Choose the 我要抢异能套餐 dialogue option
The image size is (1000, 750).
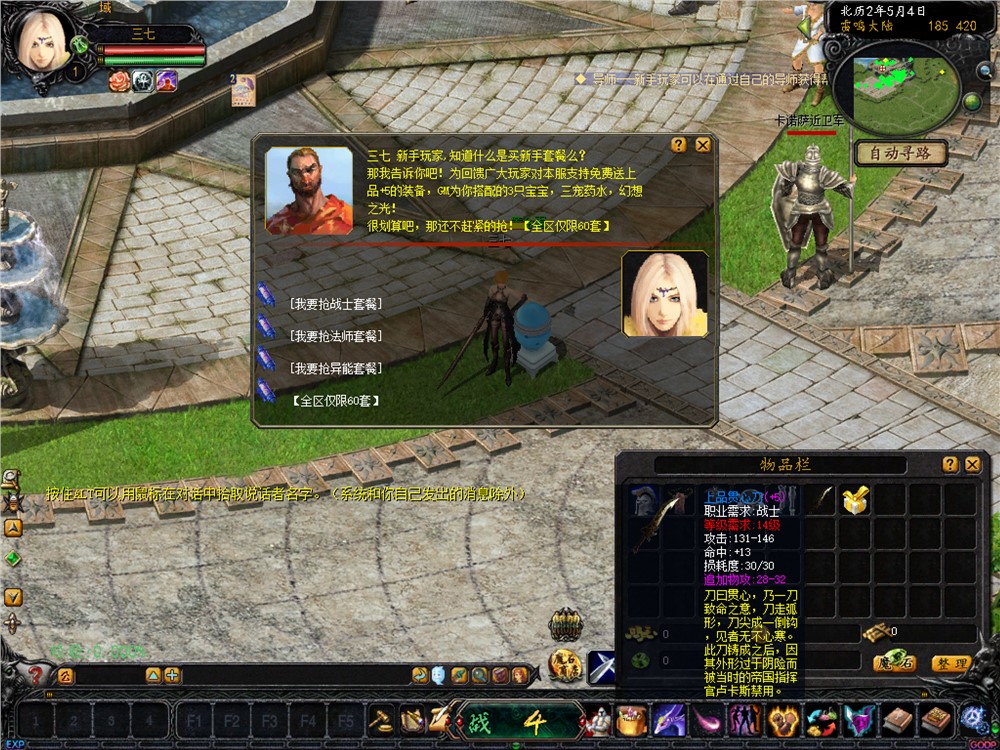pyautogui.click(x=336, y=368)
